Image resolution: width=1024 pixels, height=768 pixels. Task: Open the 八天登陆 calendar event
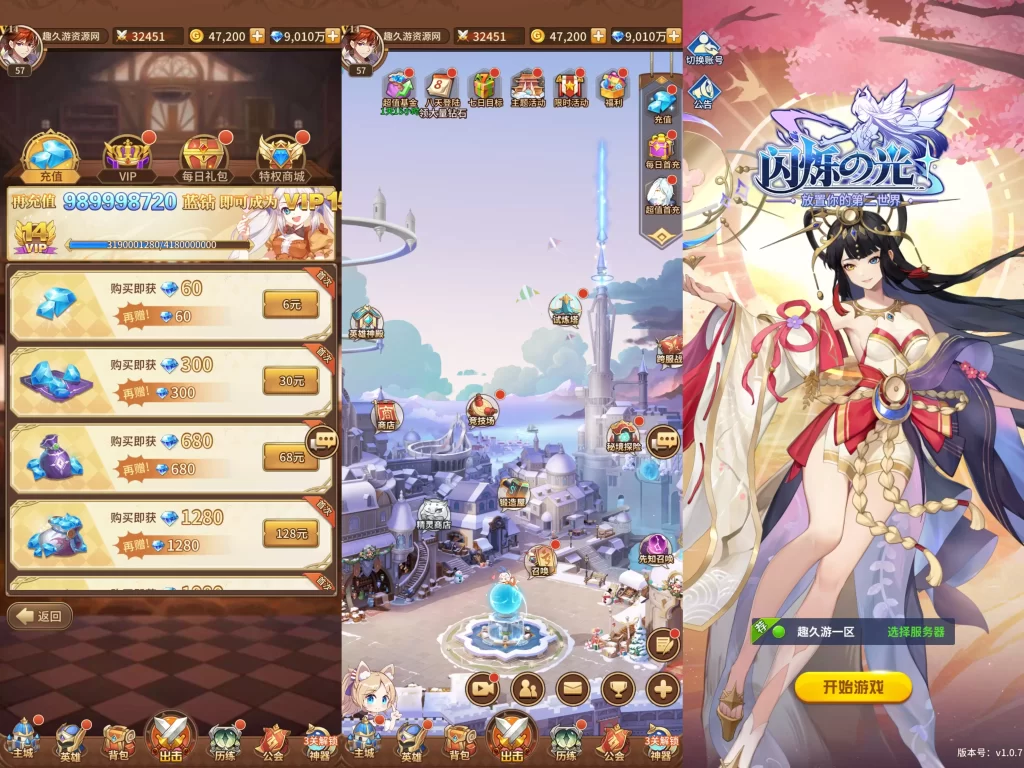440,89
